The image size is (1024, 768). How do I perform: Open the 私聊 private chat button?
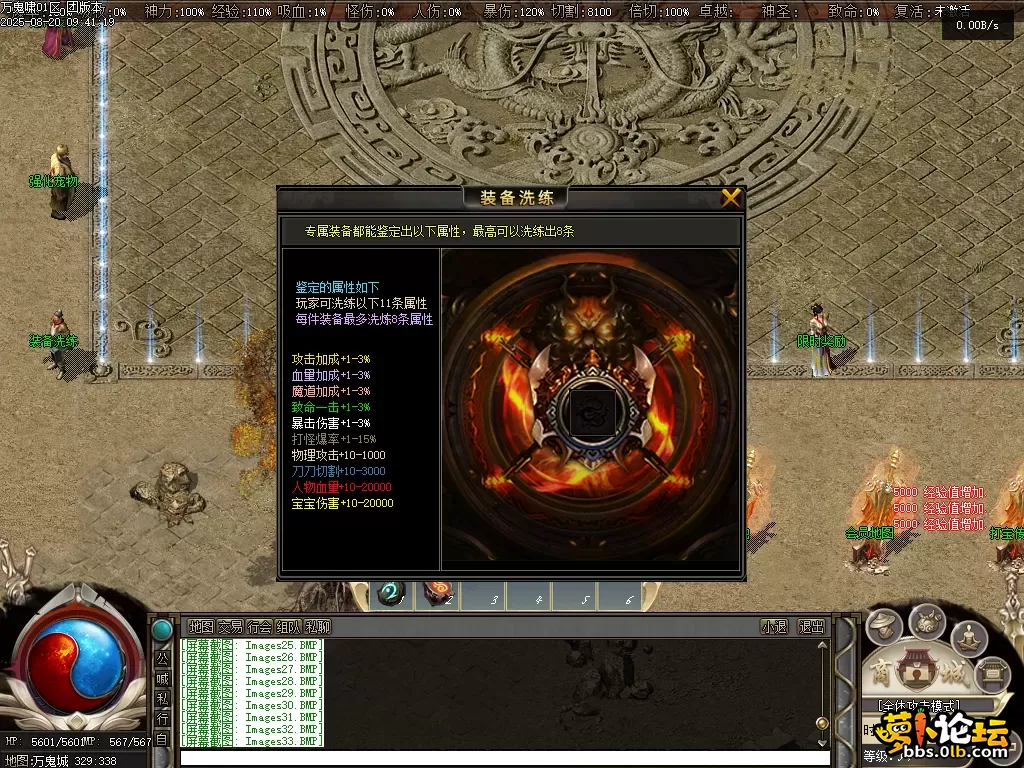click(318, 627)
